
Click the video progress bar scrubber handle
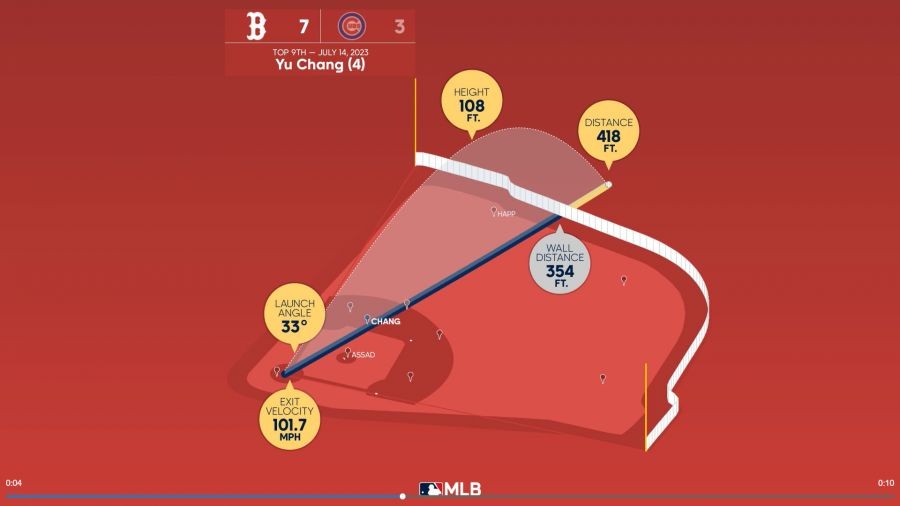(x=403, y=496)
